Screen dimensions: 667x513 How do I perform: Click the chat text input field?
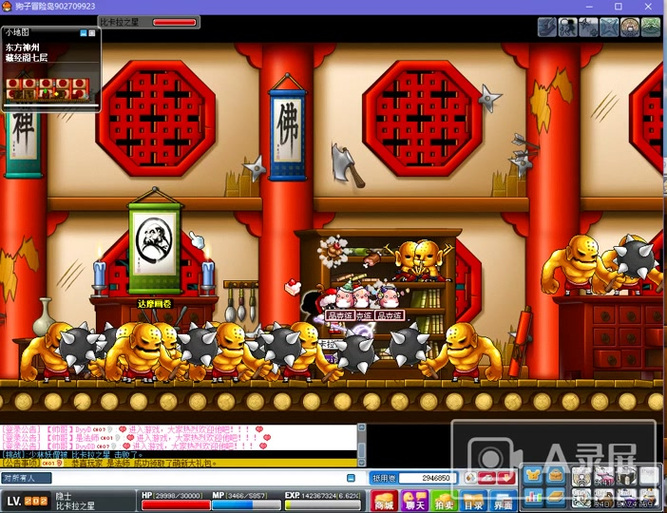pyautogui.click(x=200, y=478)
